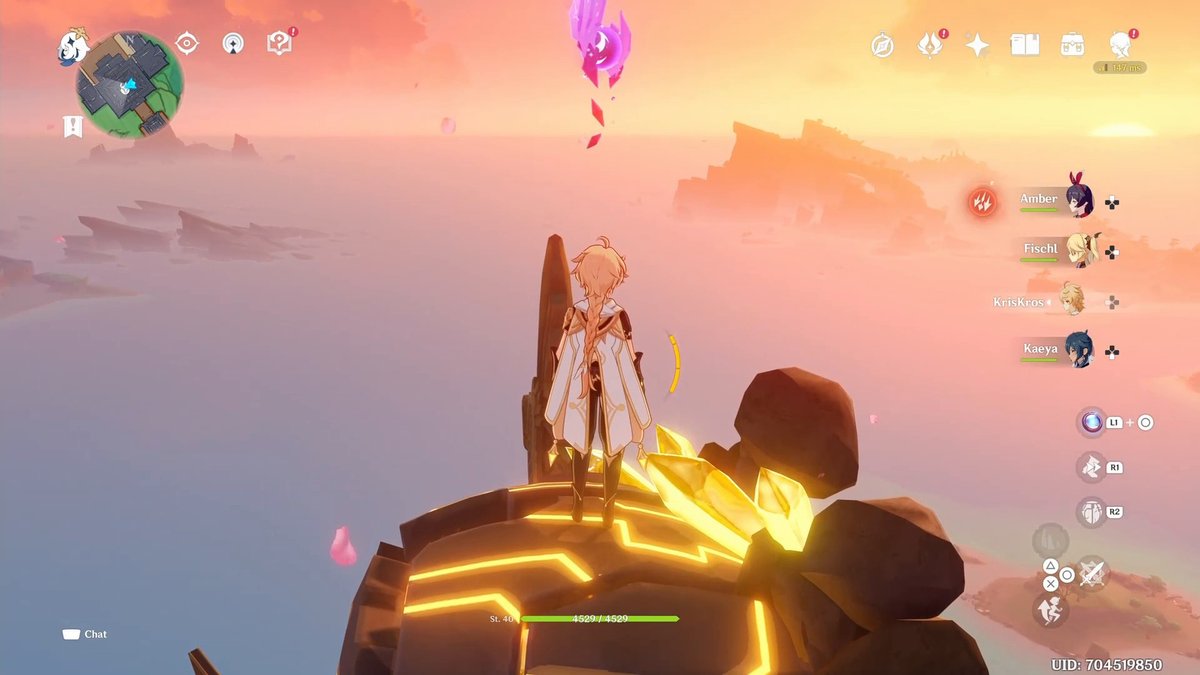Use the purple orb gadget
This screenshot has width=1200, height=675.
pyautogui.click(x=1091, y=422)
